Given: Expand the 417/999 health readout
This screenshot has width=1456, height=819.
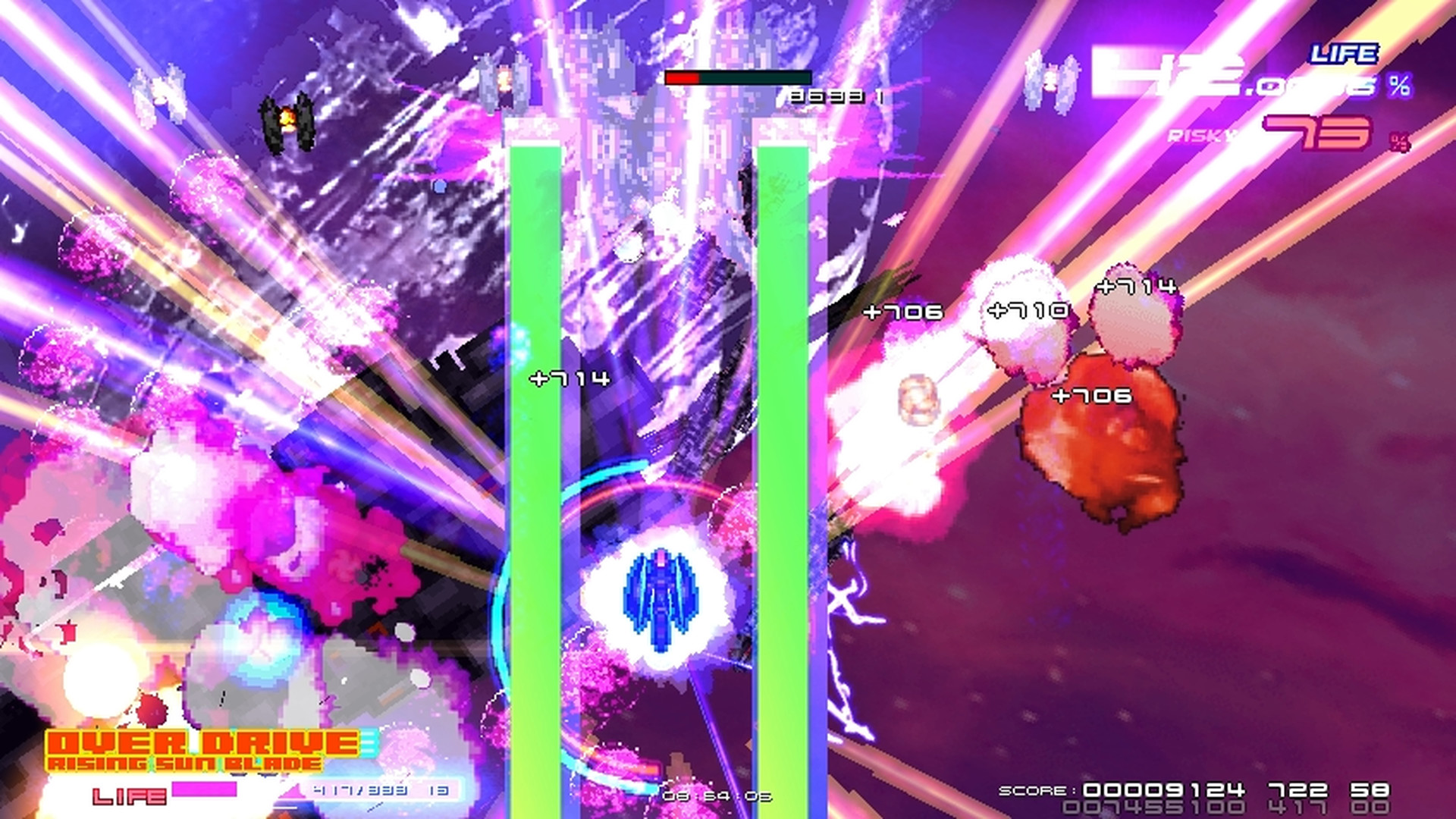Looking at the screenshot, I should [360, 789].
